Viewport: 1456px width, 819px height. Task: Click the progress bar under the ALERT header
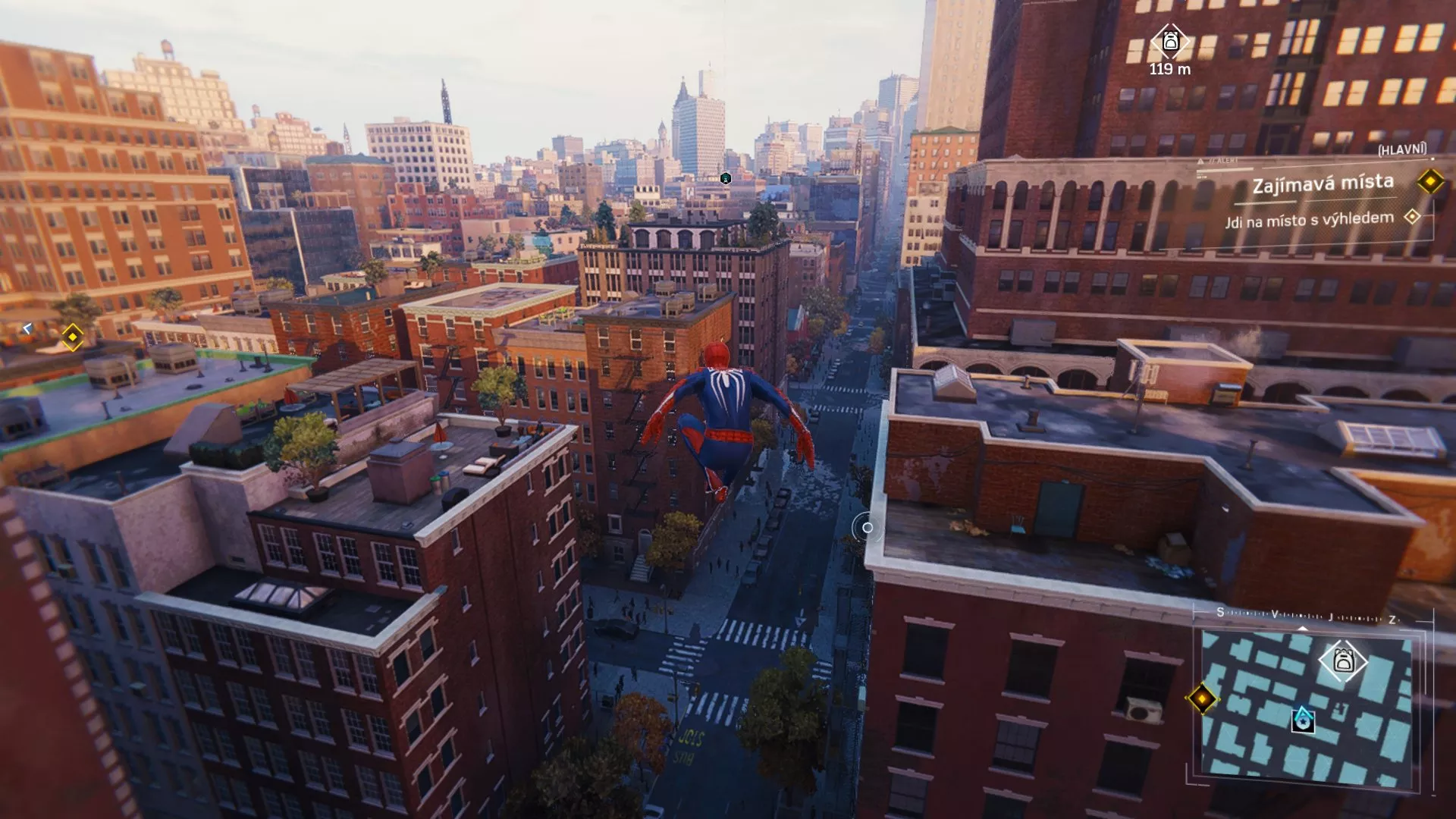click(x=1225, y=170)
